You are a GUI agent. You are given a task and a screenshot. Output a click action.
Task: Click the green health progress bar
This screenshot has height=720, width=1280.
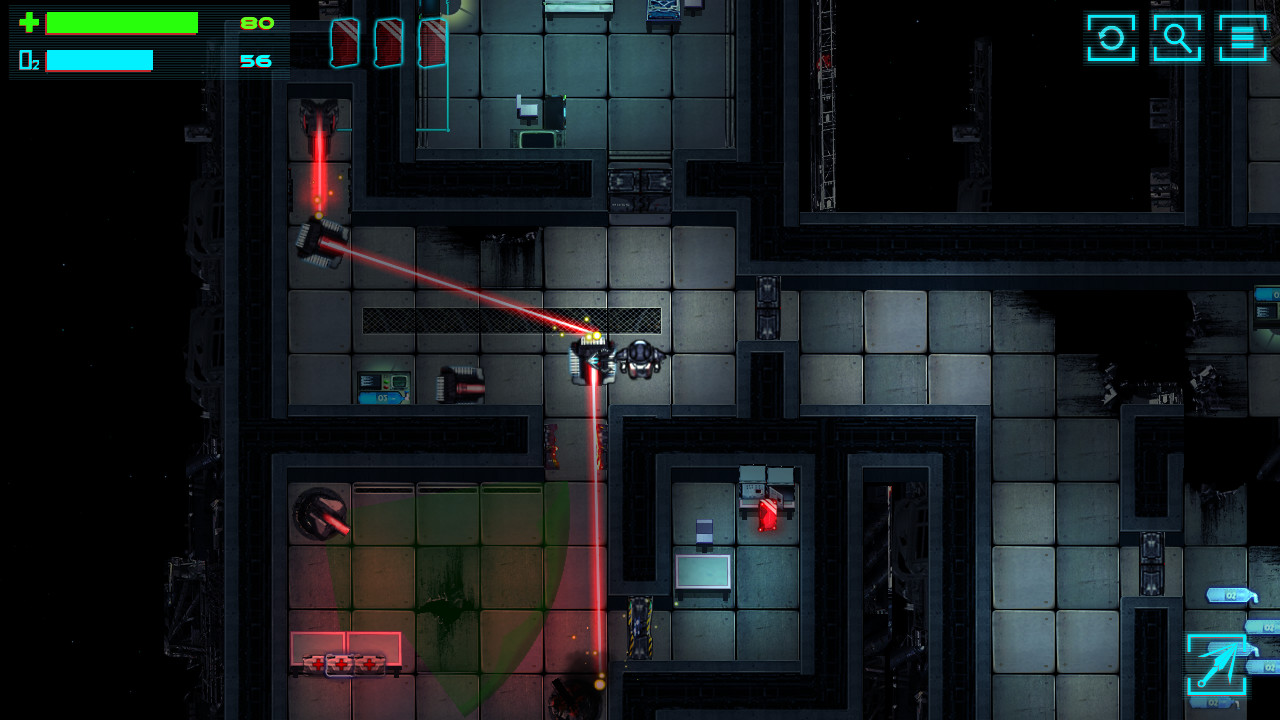[120, 22]
